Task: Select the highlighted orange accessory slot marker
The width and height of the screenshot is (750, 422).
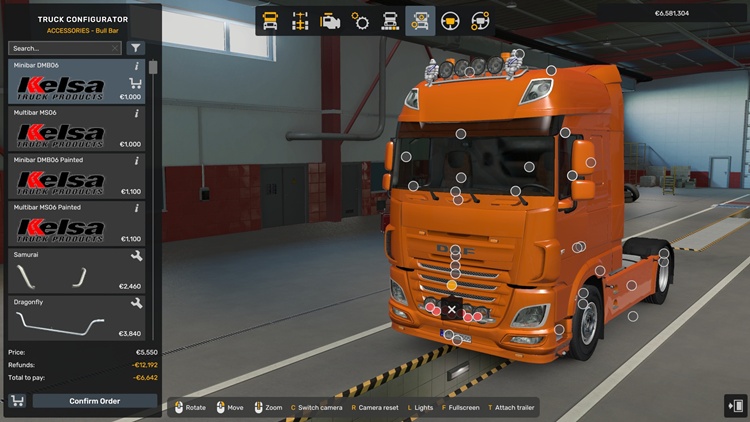Action: 452,286
